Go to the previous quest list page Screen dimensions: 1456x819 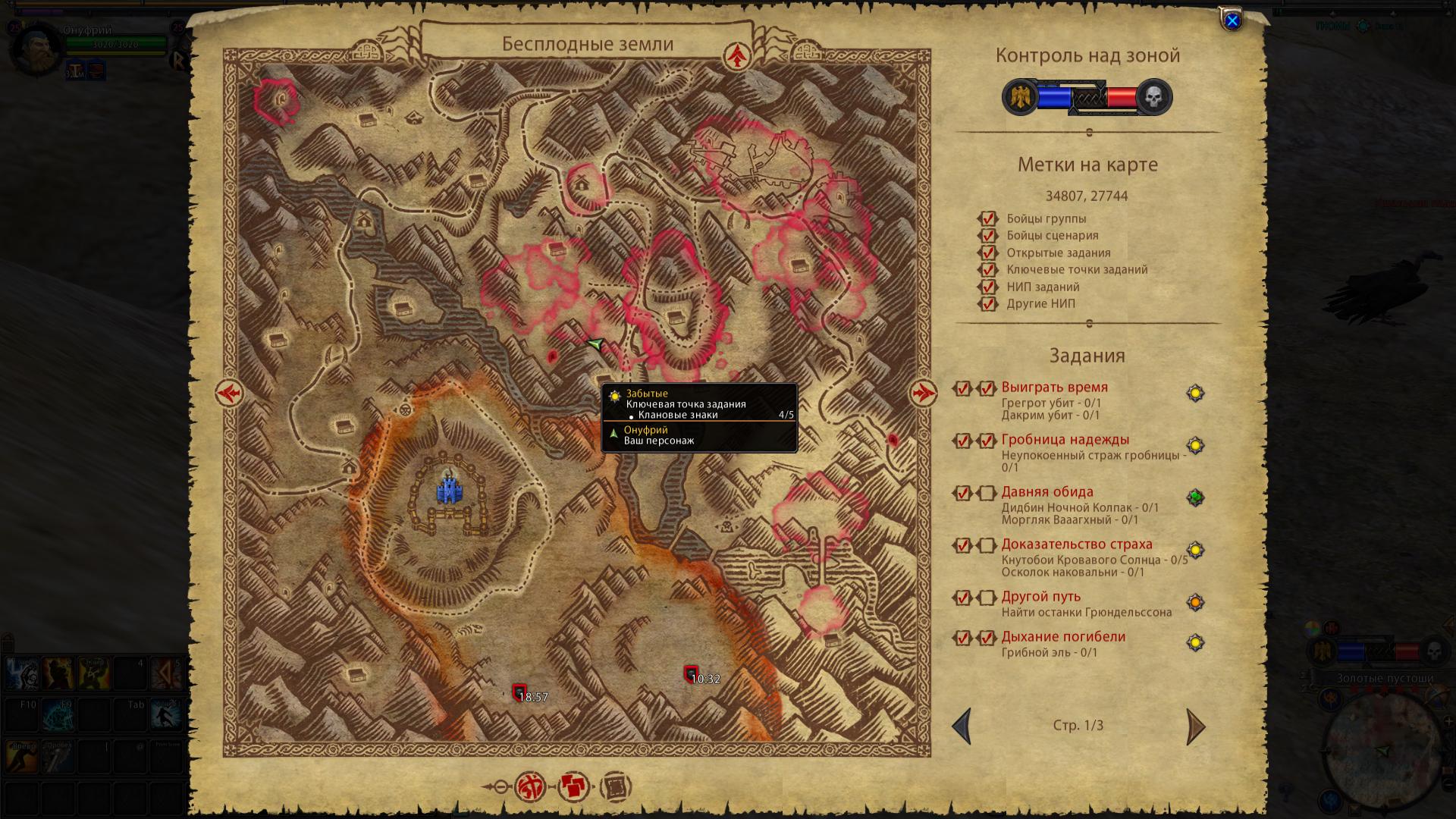click(x=962, y=726)
